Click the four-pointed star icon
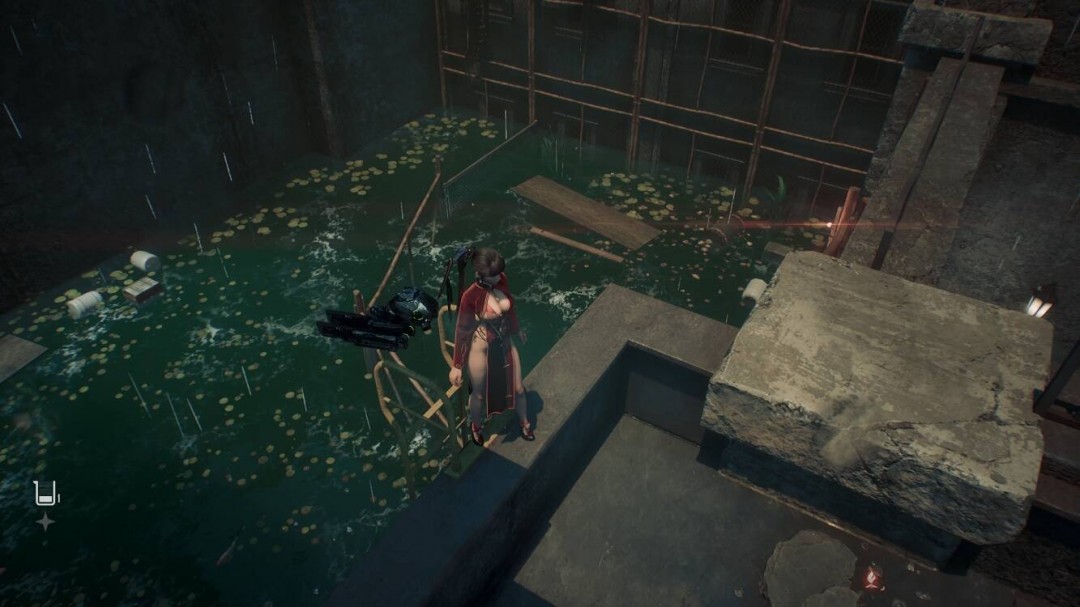Image resolution: width=1080 pixels, height=607 pixels. [45, 521]
